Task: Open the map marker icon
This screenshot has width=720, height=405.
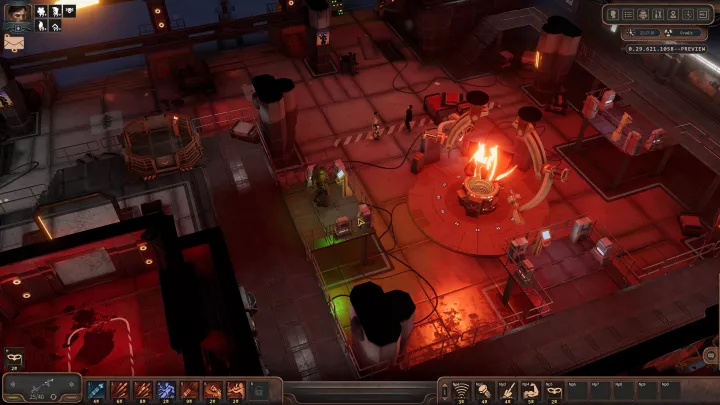Action: (x=675, y=14)
